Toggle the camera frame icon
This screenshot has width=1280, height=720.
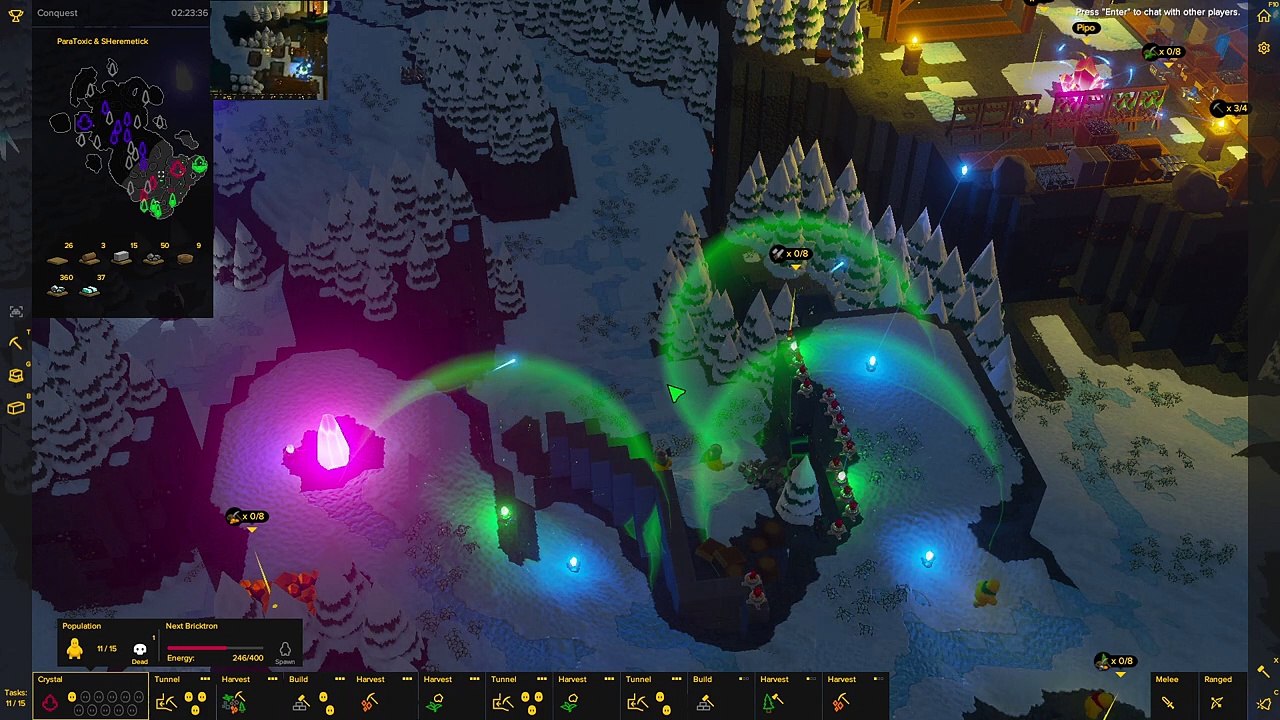point(16,311)
